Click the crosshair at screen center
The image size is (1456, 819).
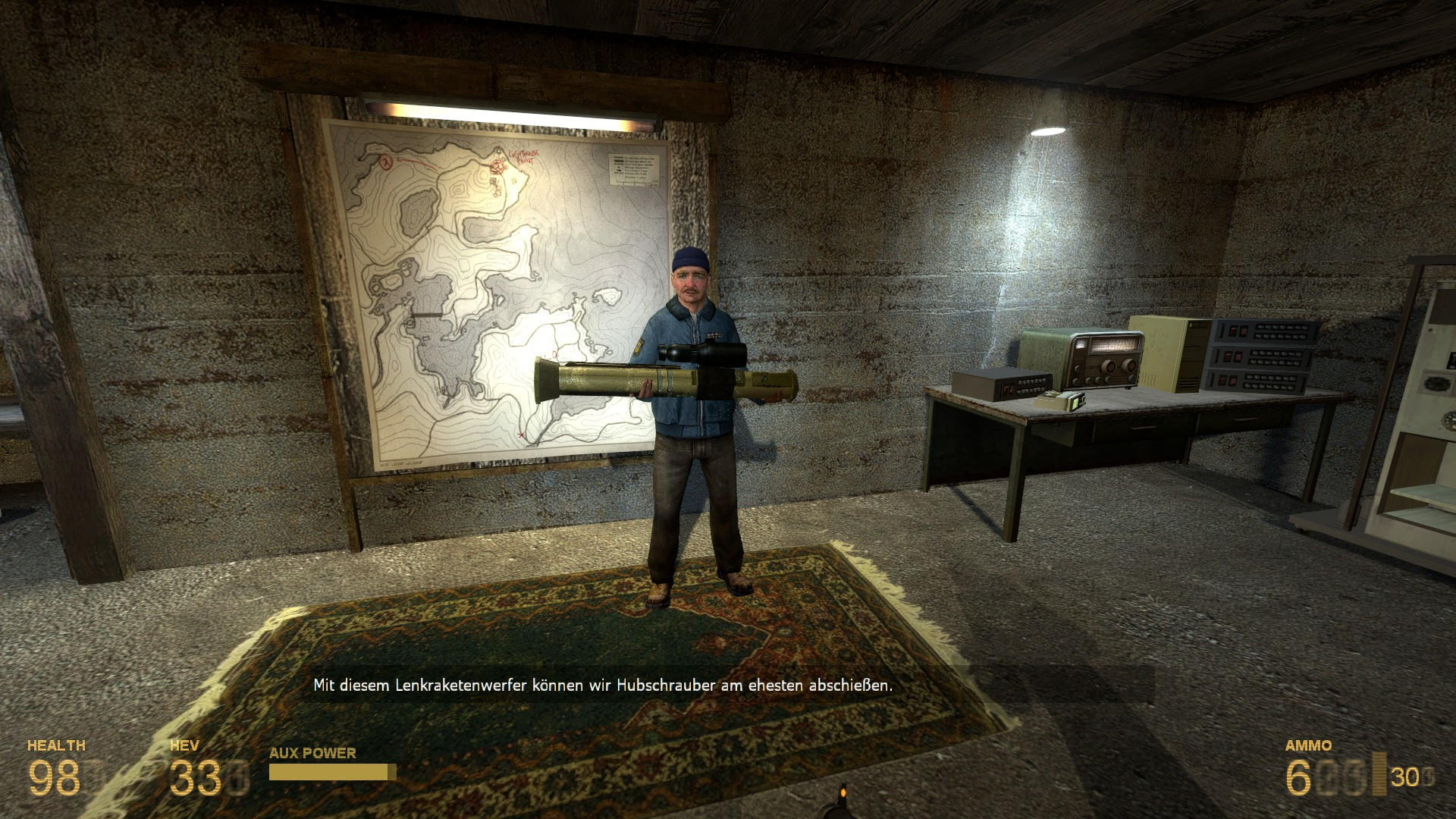tap(728, 409)
